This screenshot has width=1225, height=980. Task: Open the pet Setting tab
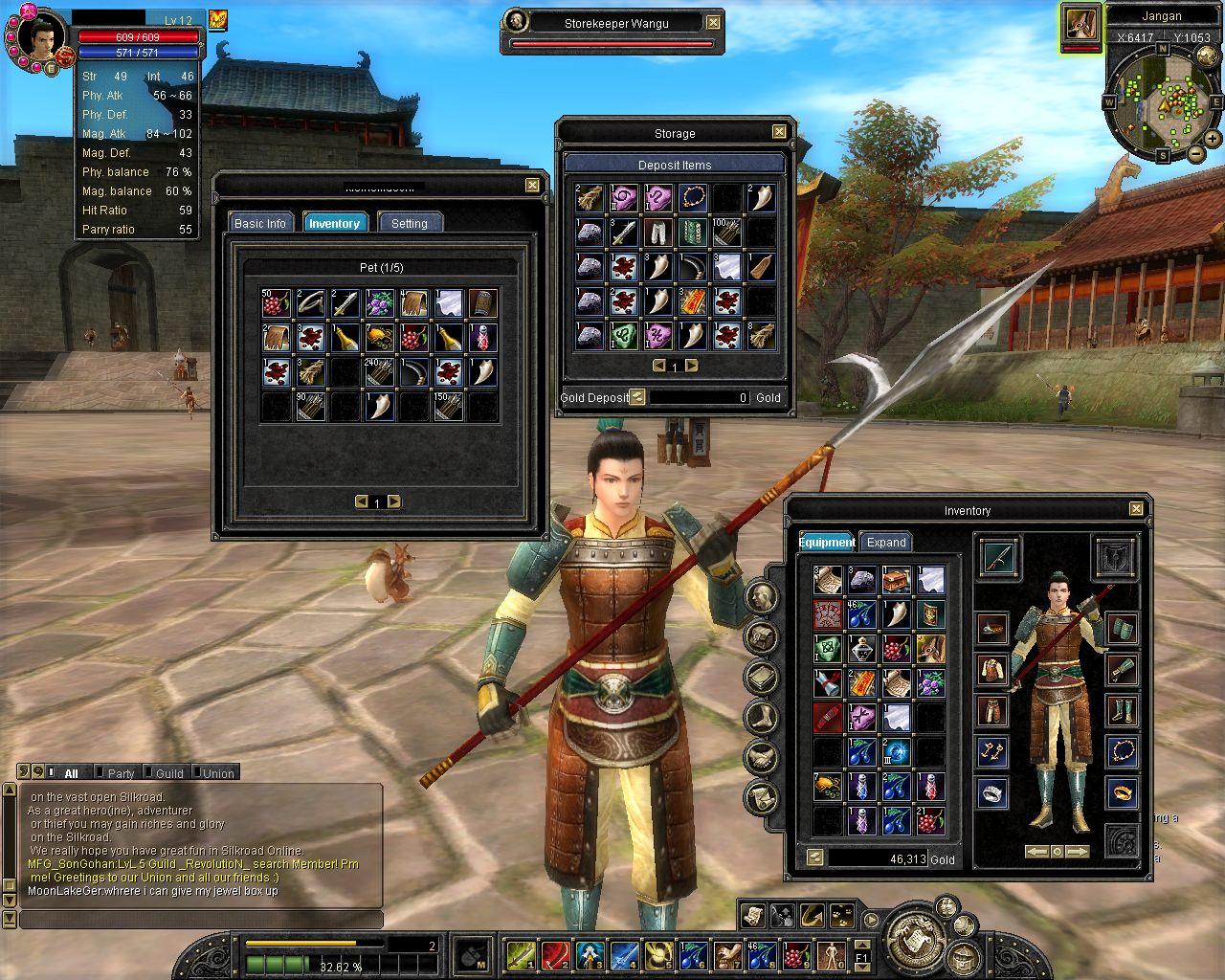coord(409,223)
